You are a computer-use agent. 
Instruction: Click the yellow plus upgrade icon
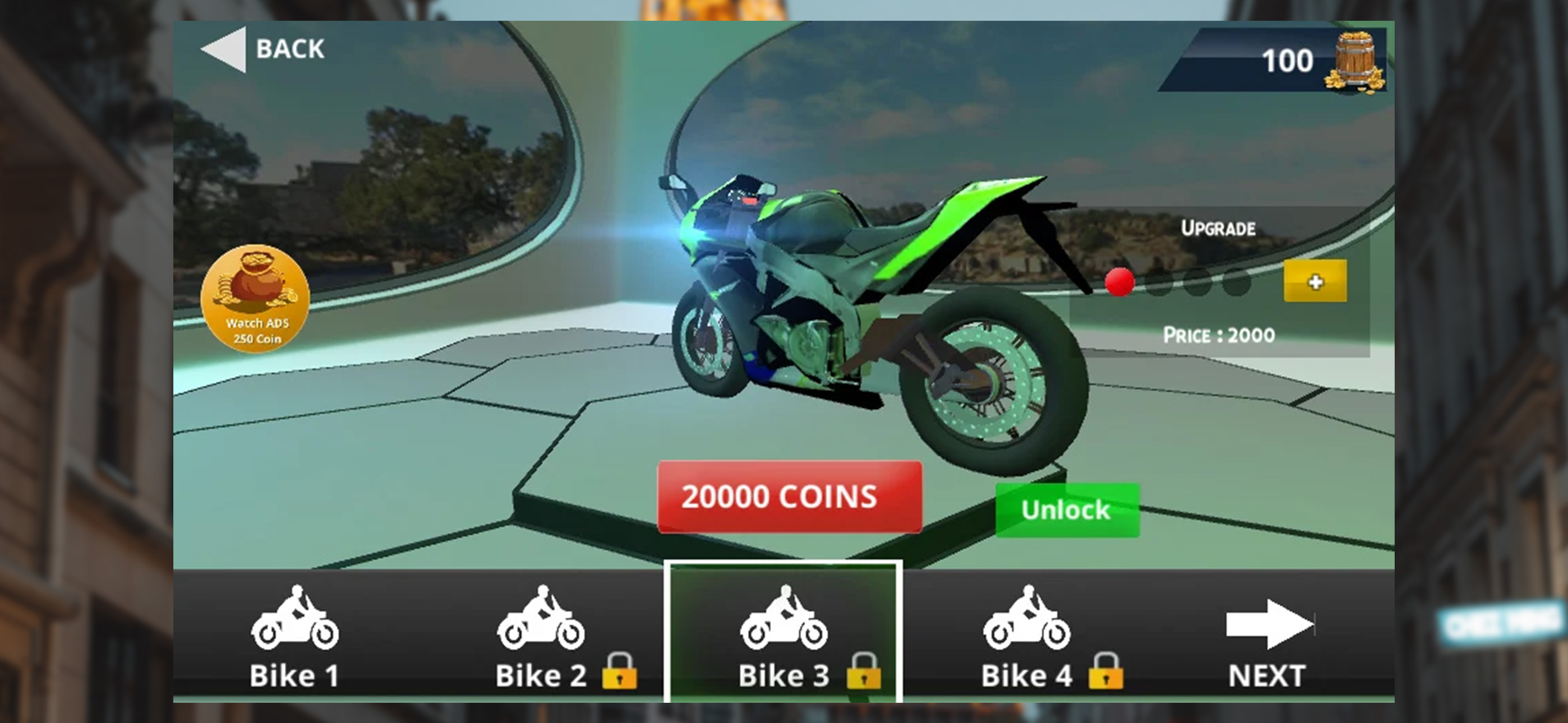[x=1317, y=282]
